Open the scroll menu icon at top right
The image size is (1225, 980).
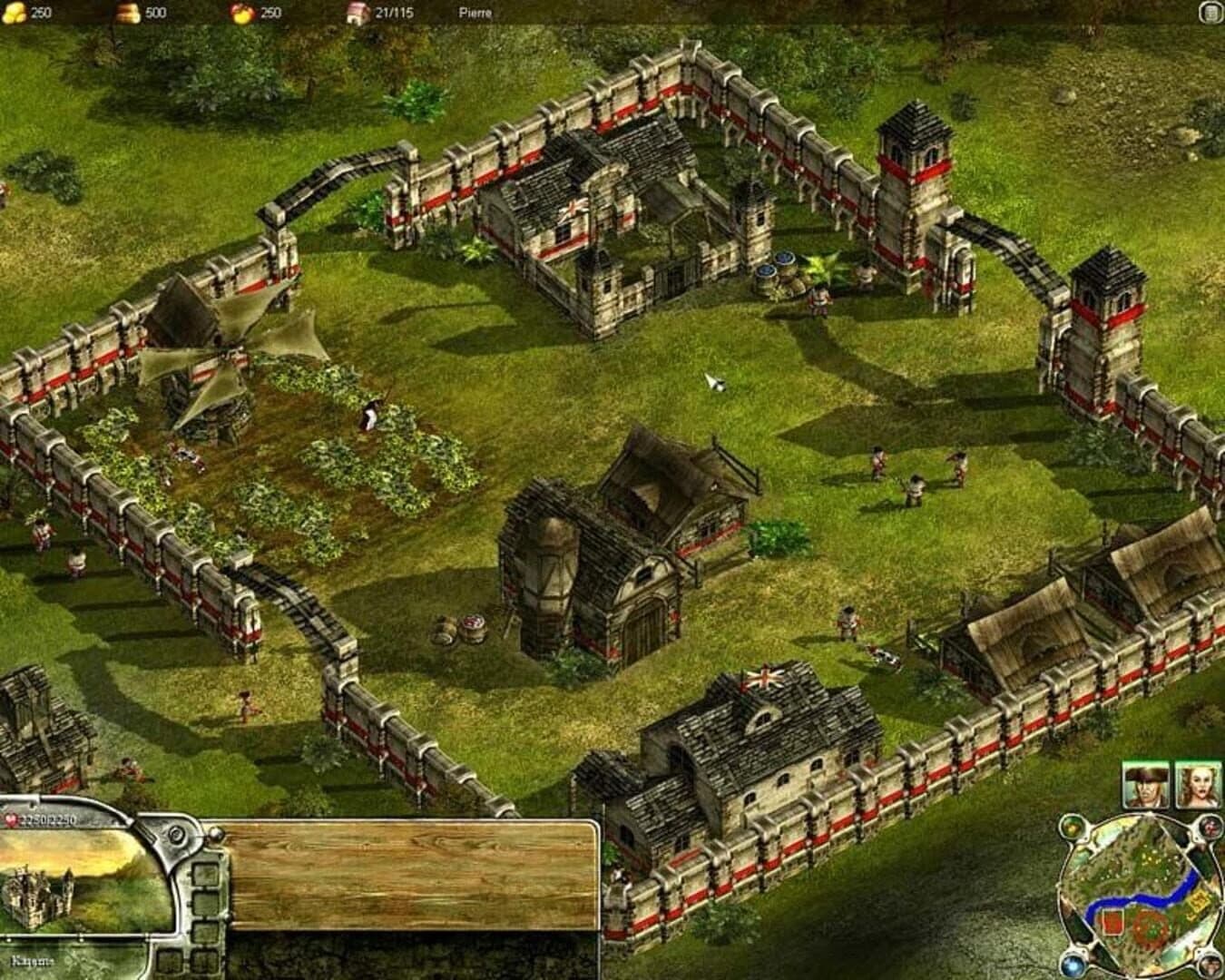(x=1210, y=14)
